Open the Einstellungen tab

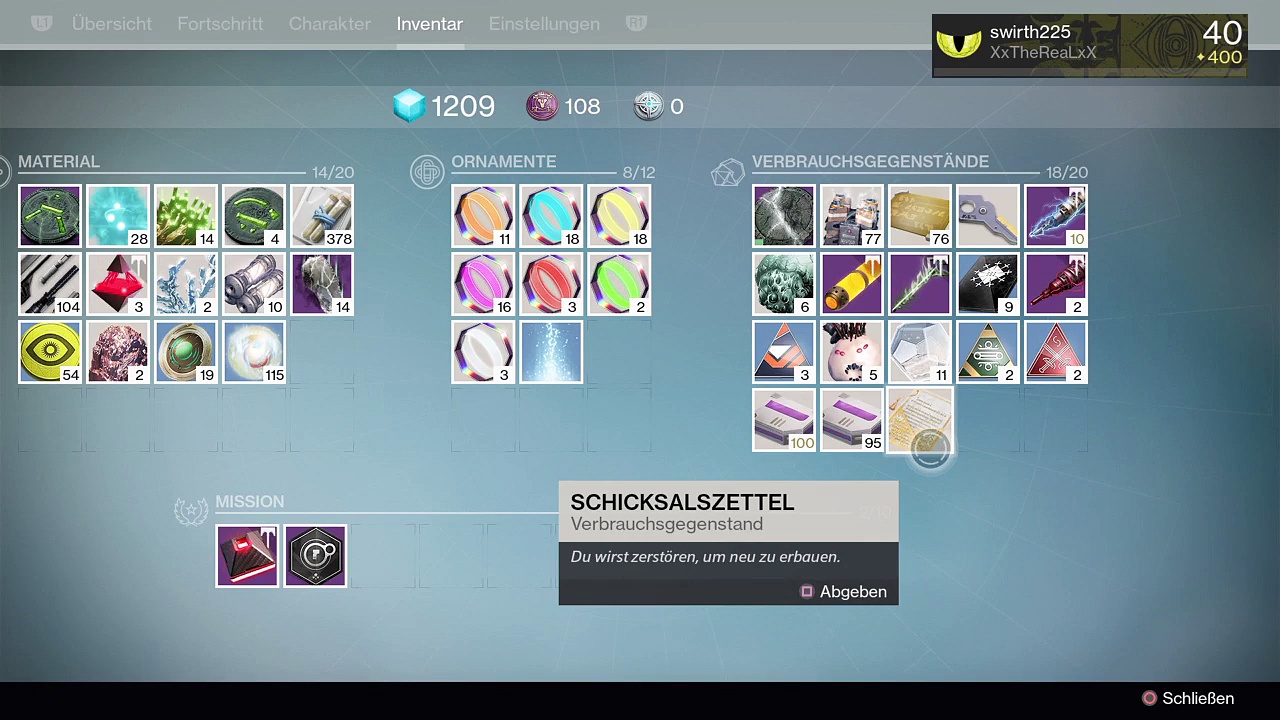coord(544,24)
